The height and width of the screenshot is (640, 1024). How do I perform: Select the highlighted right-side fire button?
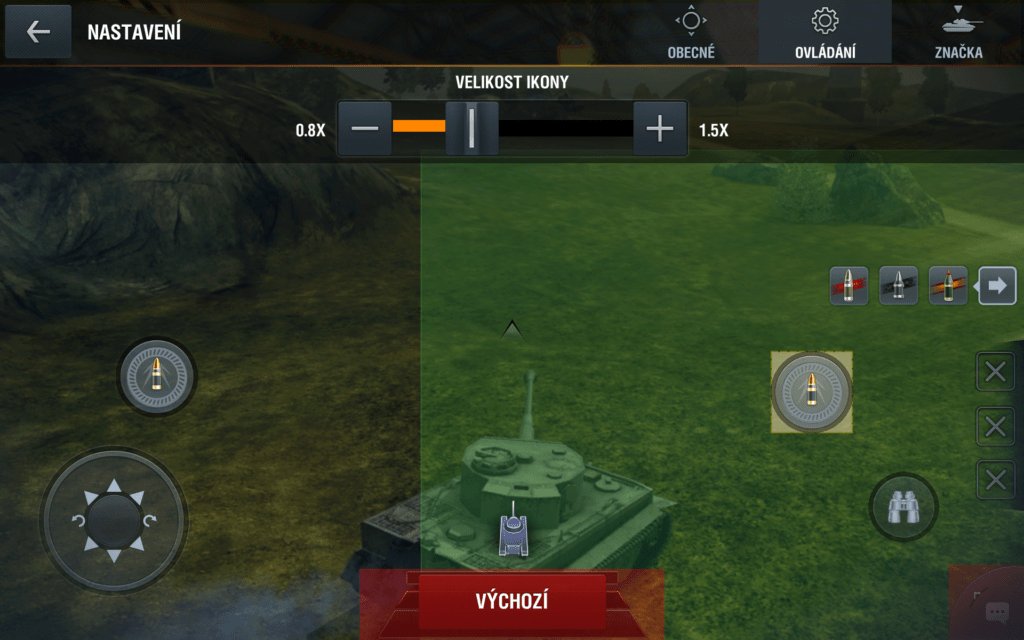click(x=812, y=392)
